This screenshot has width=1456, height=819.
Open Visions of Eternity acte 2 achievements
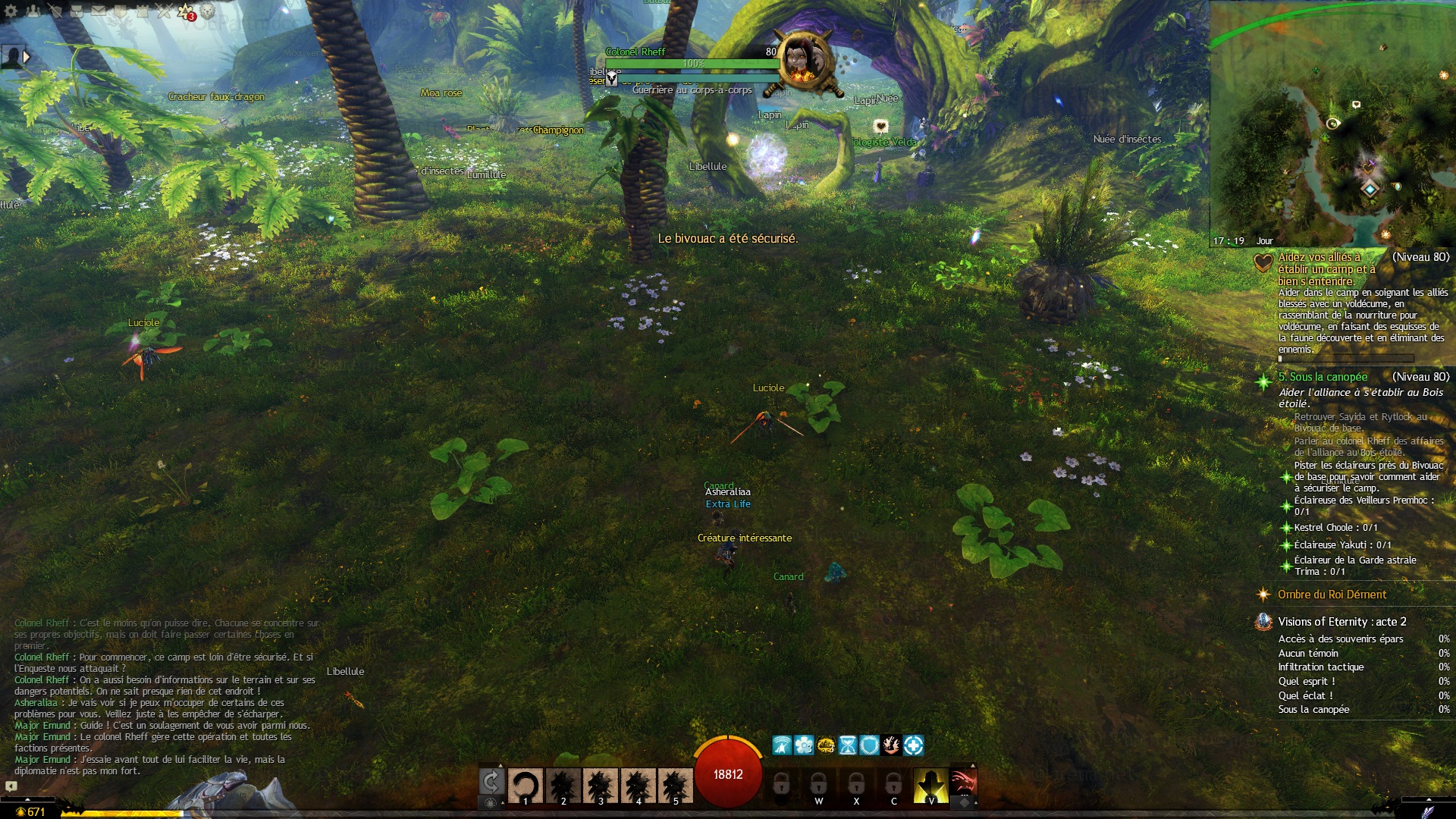coord(1341,622)
